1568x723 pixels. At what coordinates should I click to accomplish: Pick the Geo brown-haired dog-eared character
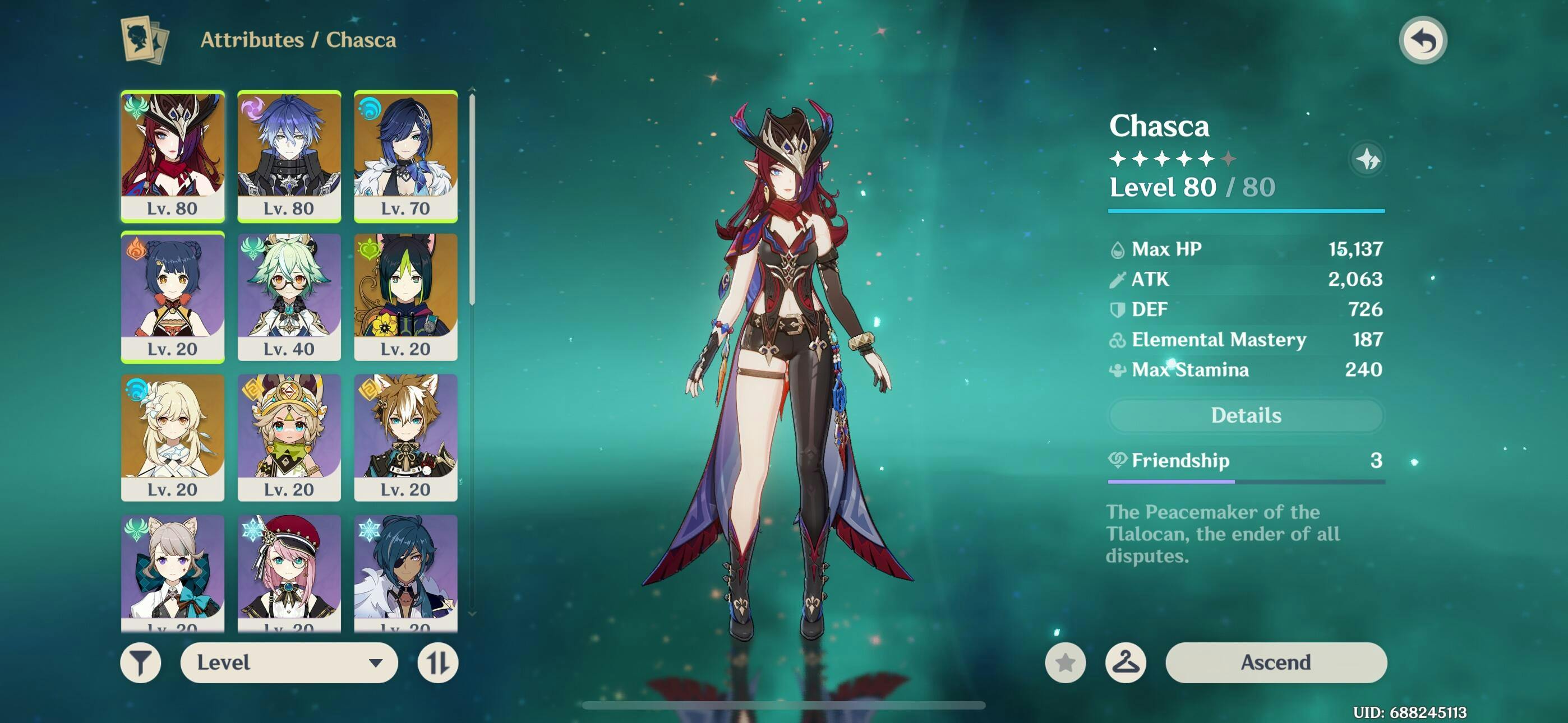click(405, 437)
